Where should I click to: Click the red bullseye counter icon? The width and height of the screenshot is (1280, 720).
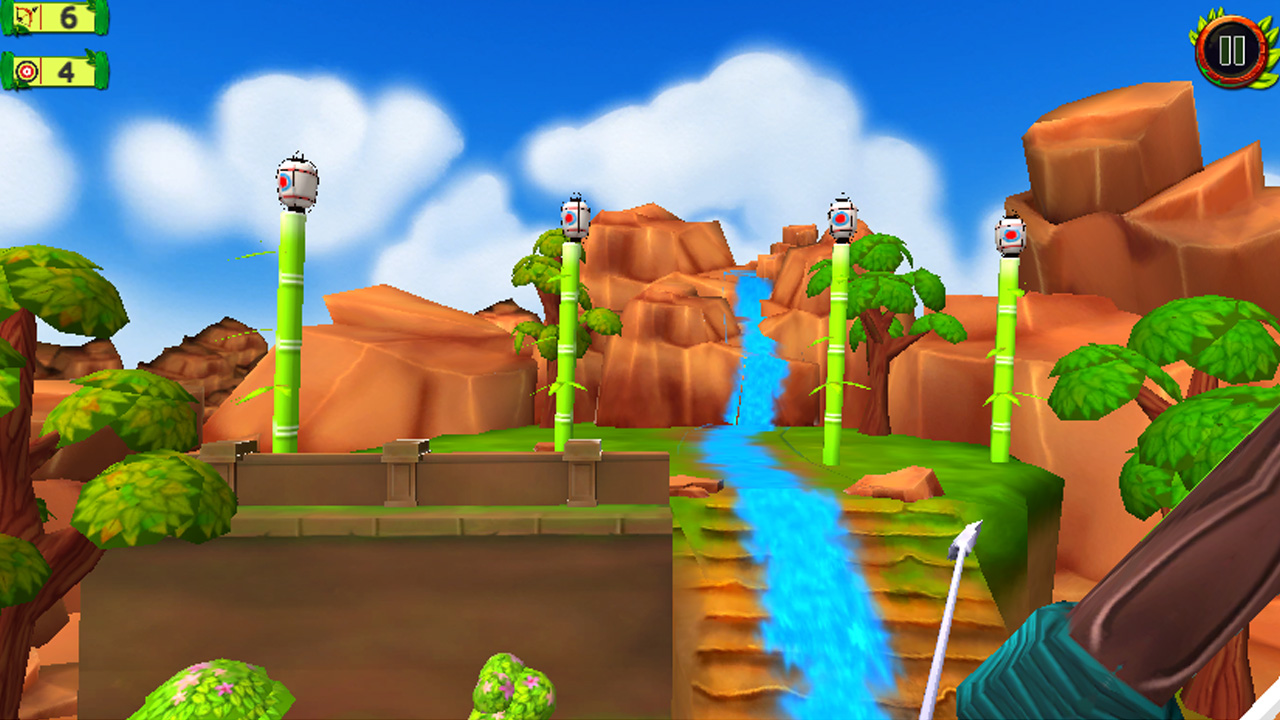28,70
